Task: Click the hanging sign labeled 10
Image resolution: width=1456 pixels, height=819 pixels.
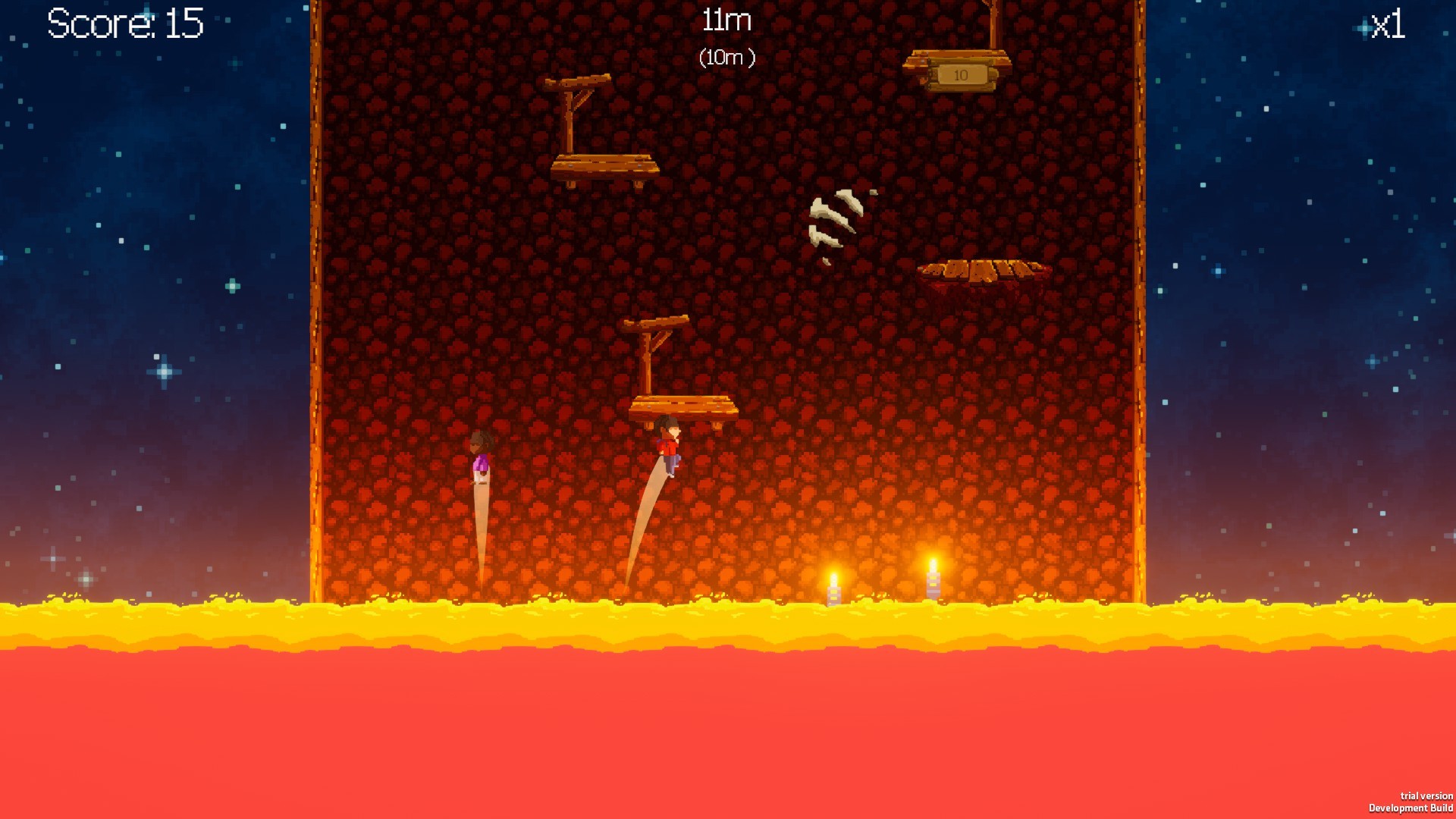Action: point(960,74)
